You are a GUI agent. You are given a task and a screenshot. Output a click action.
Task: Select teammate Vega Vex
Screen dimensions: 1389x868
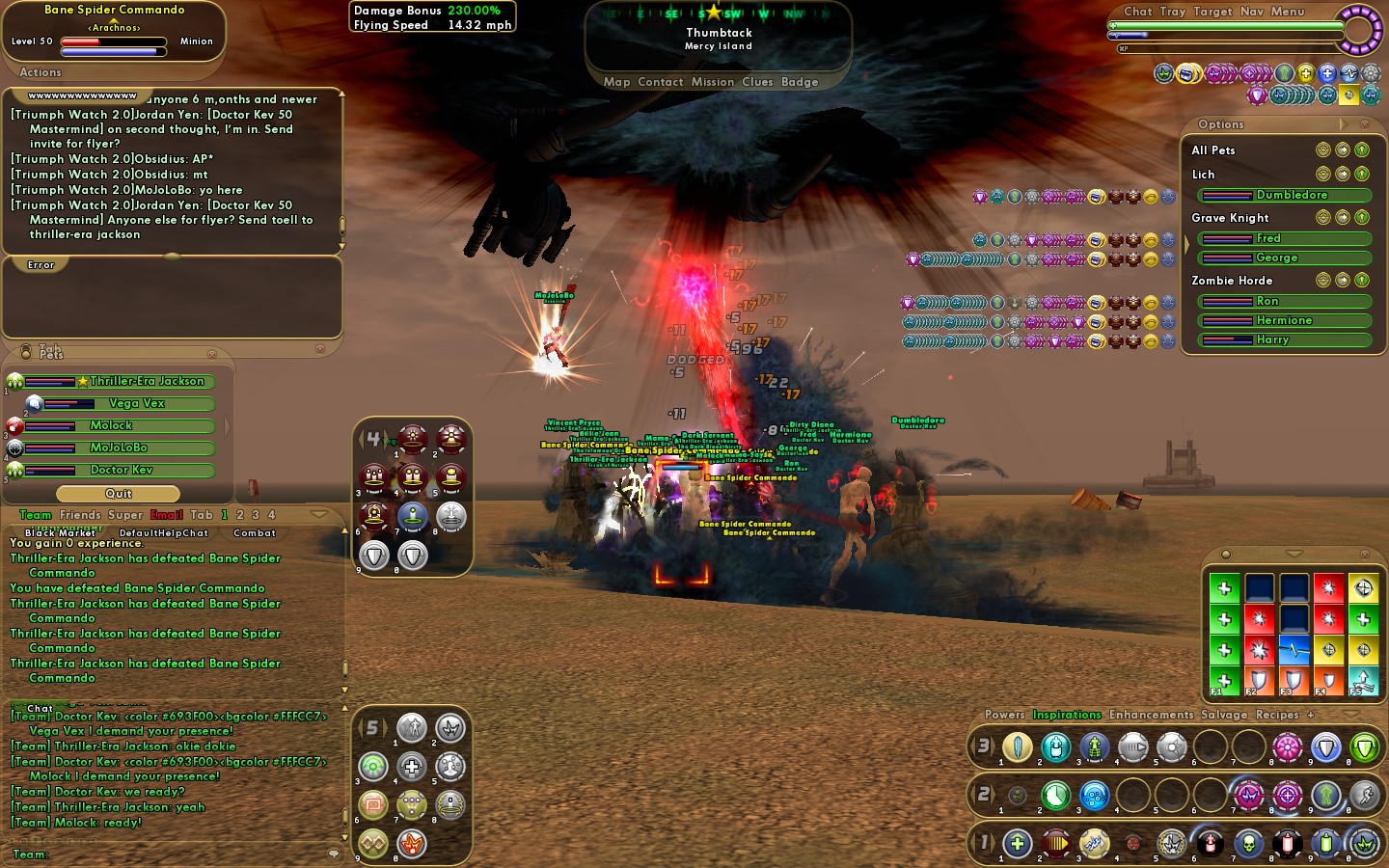point(137,403)
